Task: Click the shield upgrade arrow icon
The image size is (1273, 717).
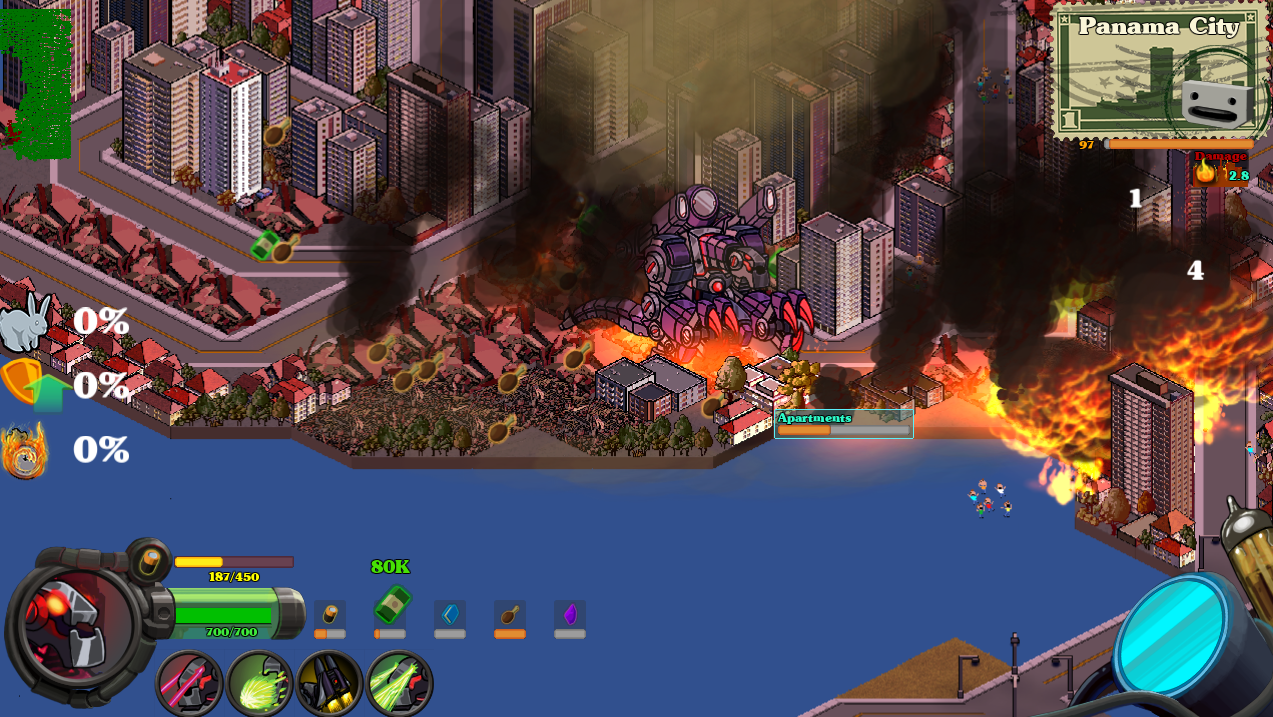Action: (30, 385)
